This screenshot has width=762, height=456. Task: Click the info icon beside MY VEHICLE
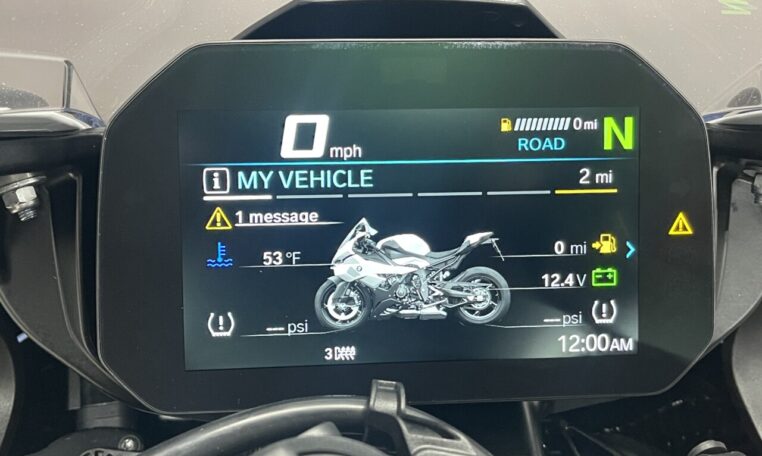click(213, 181)
